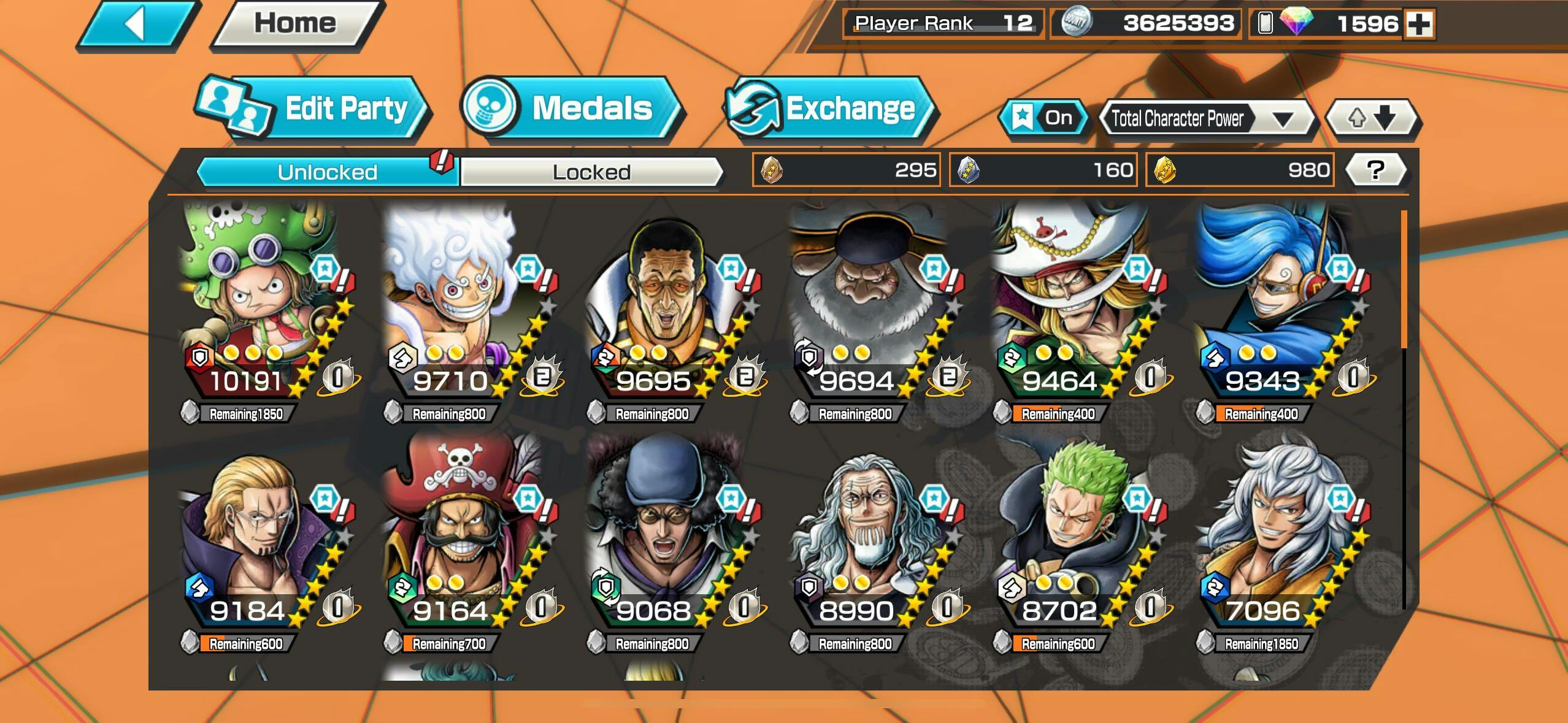The image size is (1568, 723).
Task: Open the Exchange menu
Action: 830,109
